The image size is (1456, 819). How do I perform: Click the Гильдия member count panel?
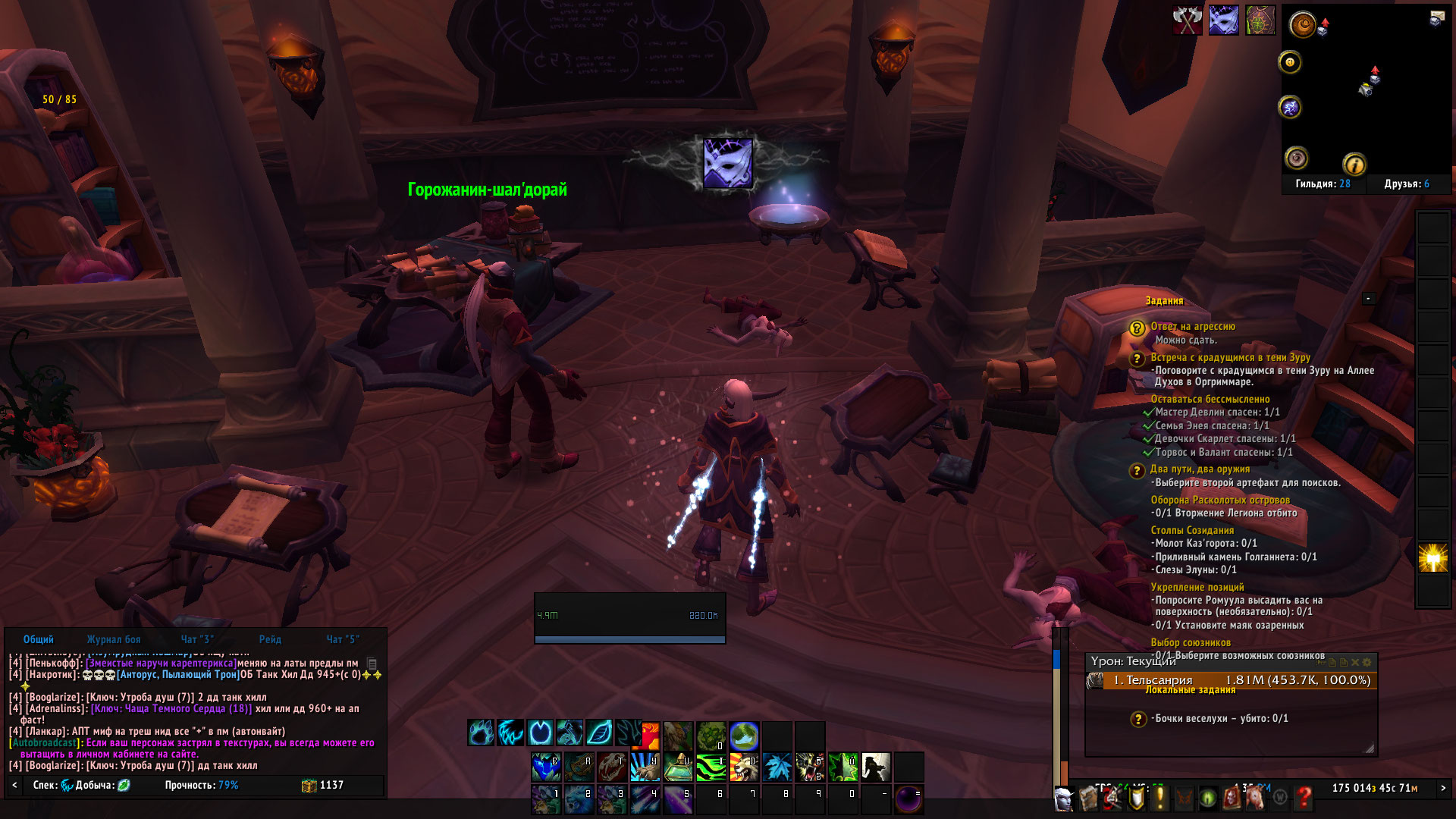point(1323,184)
